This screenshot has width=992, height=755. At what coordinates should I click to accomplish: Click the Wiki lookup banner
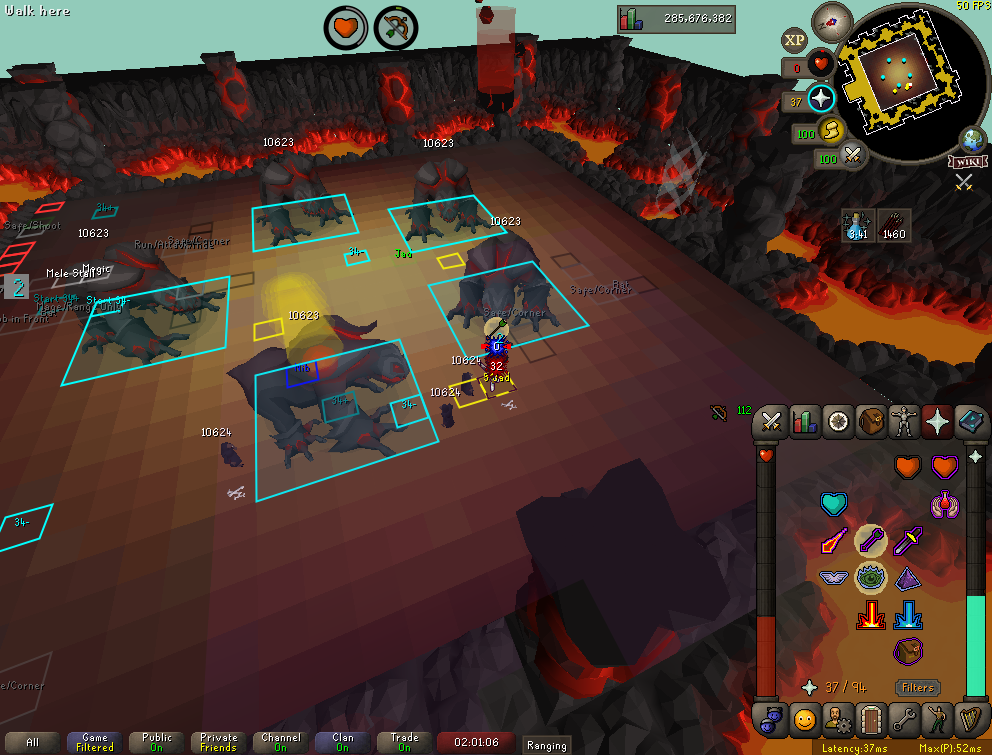click(x=964, y=162)
